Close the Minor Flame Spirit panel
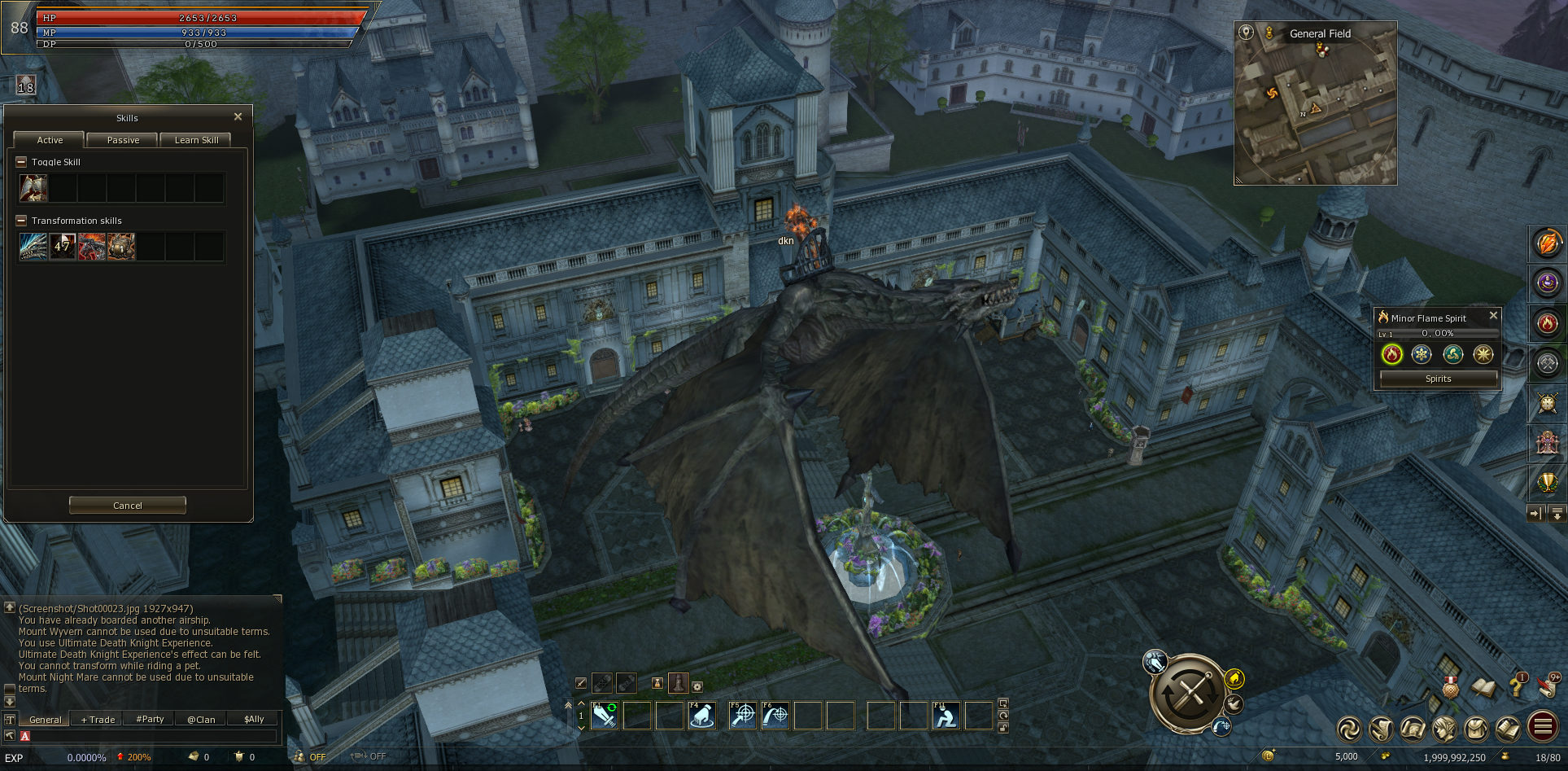This screenshot has width=1568, height=771. pyautogui.click(x=1493, y=316)
